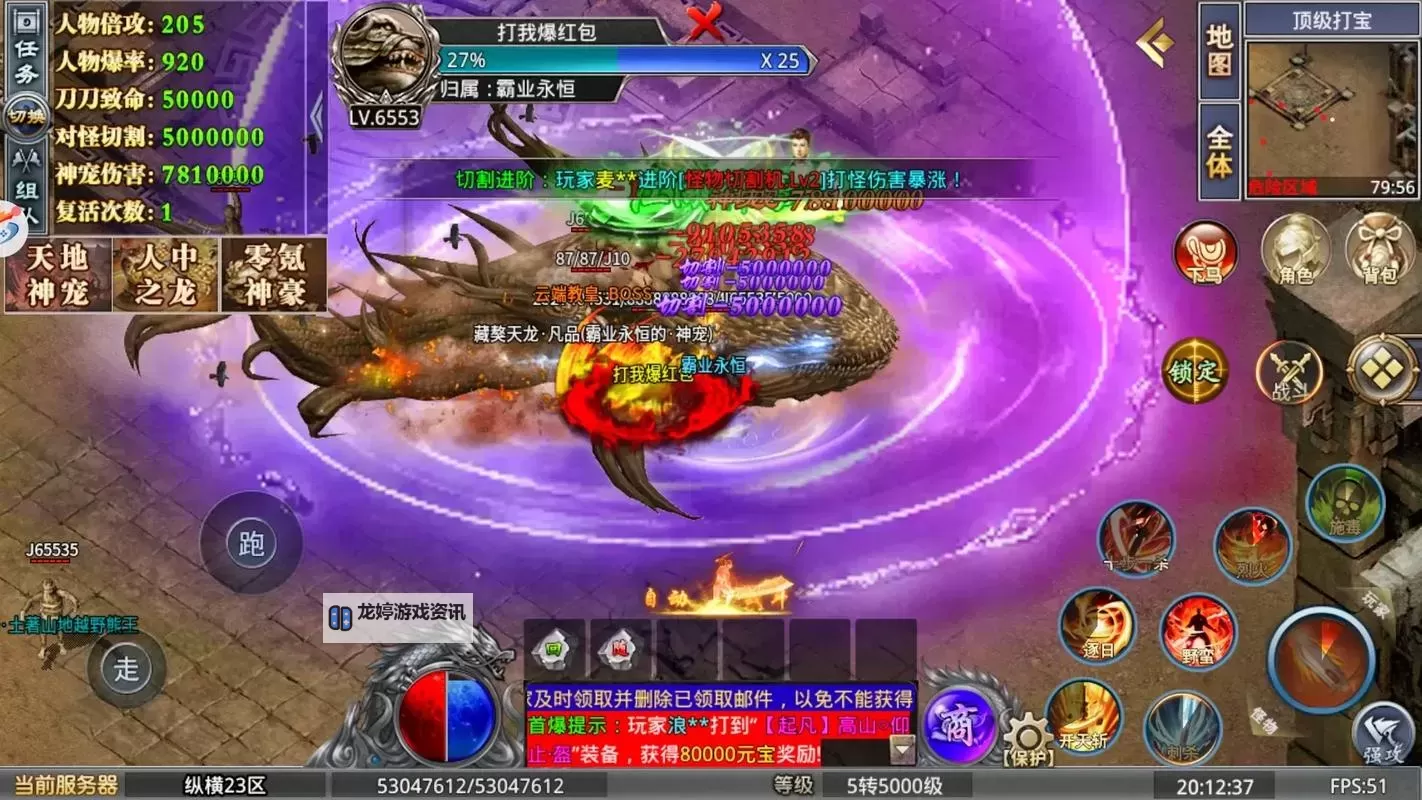This screenshot has height=800, width=1422.
Task: Open the 零氪神豪 panel
Action: tap(274, 275)
